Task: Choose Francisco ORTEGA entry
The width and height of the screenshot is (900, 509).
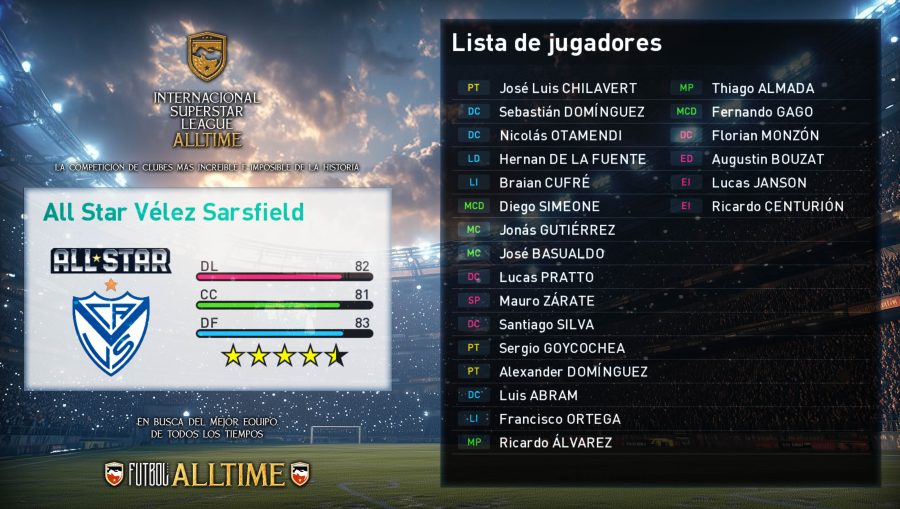Action: point(559,419)
